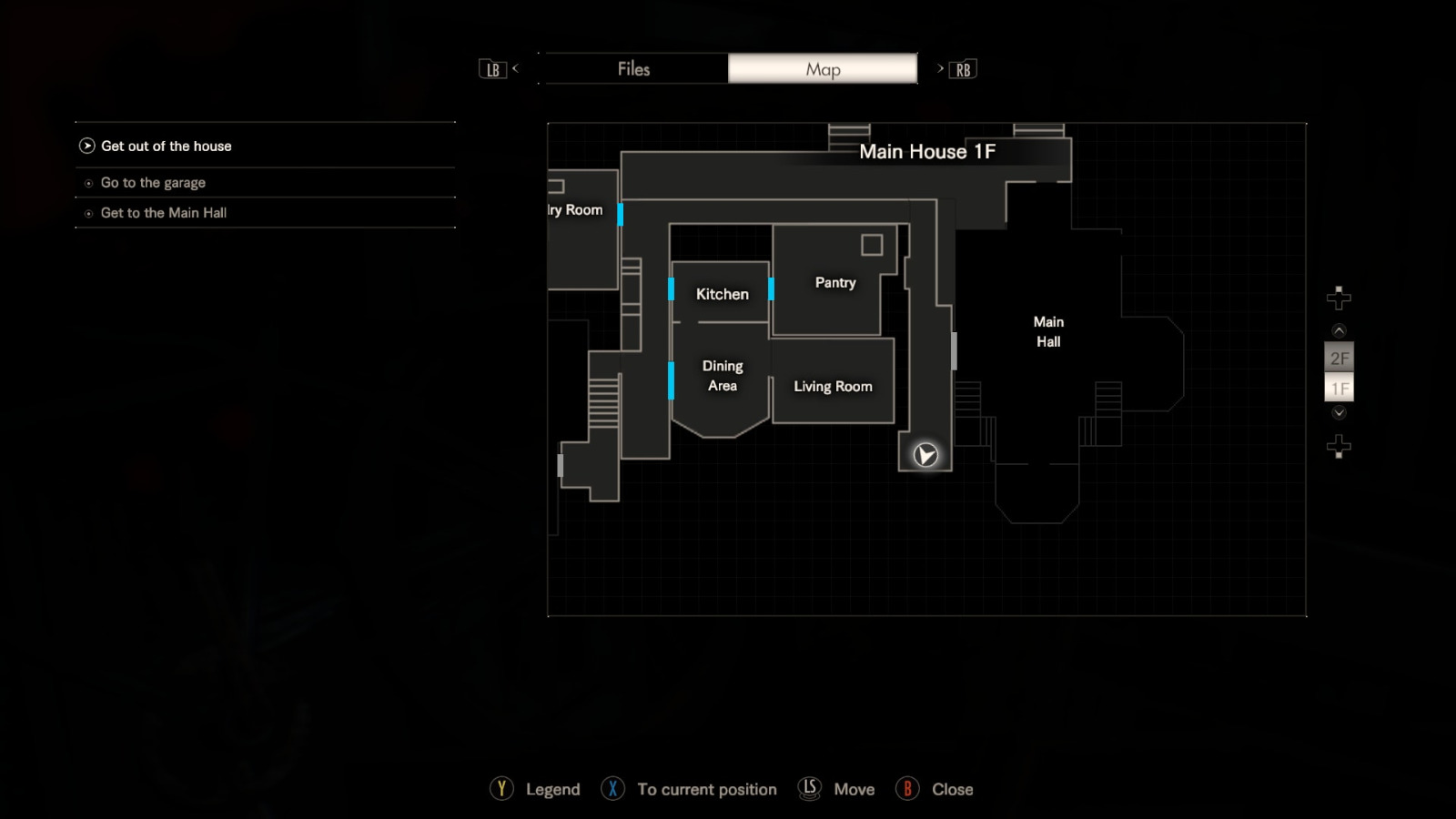The image size is (1456, 819).
Task: Click the up chevron to go up a floor
Action: coord(1339,330)
